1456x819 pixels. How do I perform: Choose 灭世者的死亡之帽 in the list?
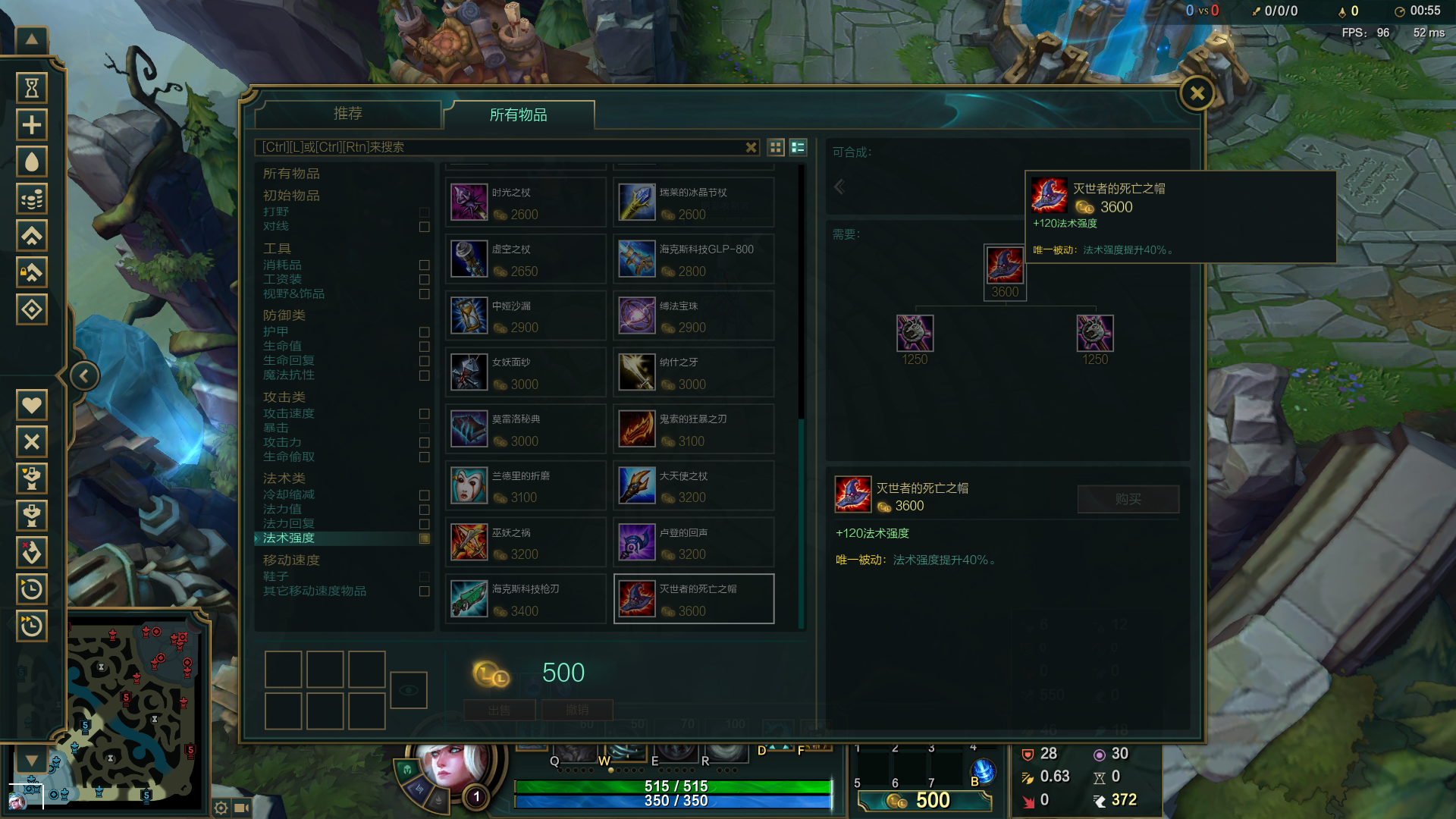[693, 599]
